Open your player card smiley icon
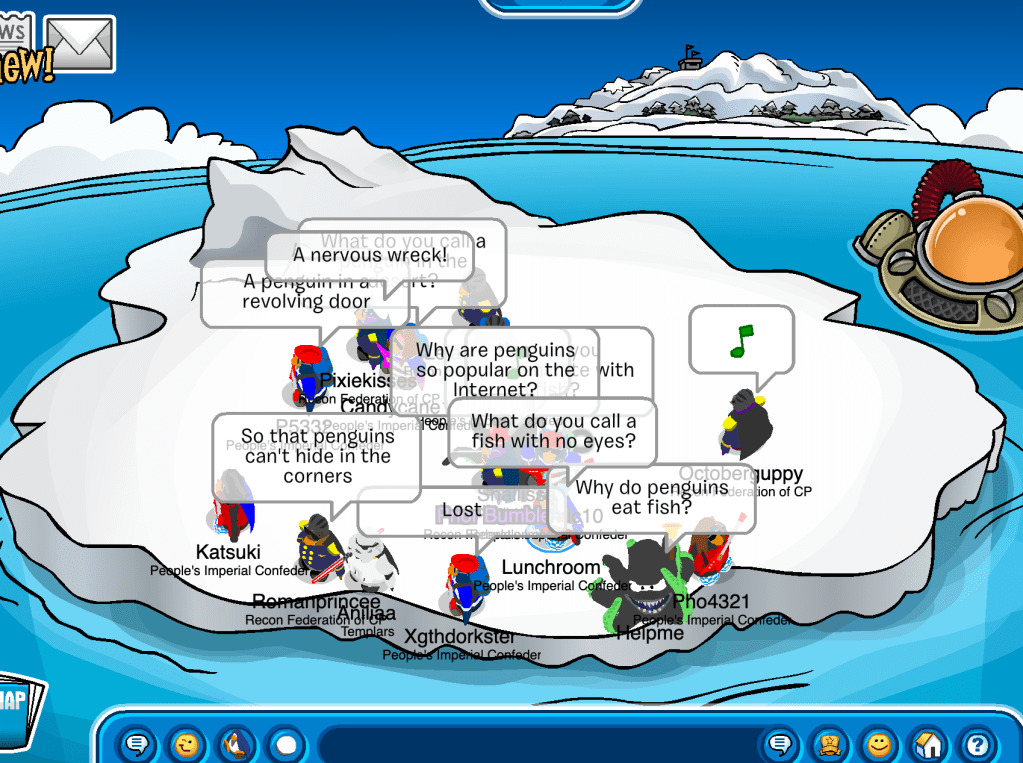Screen dimensions: 1023x763 (x=878, y=745)
